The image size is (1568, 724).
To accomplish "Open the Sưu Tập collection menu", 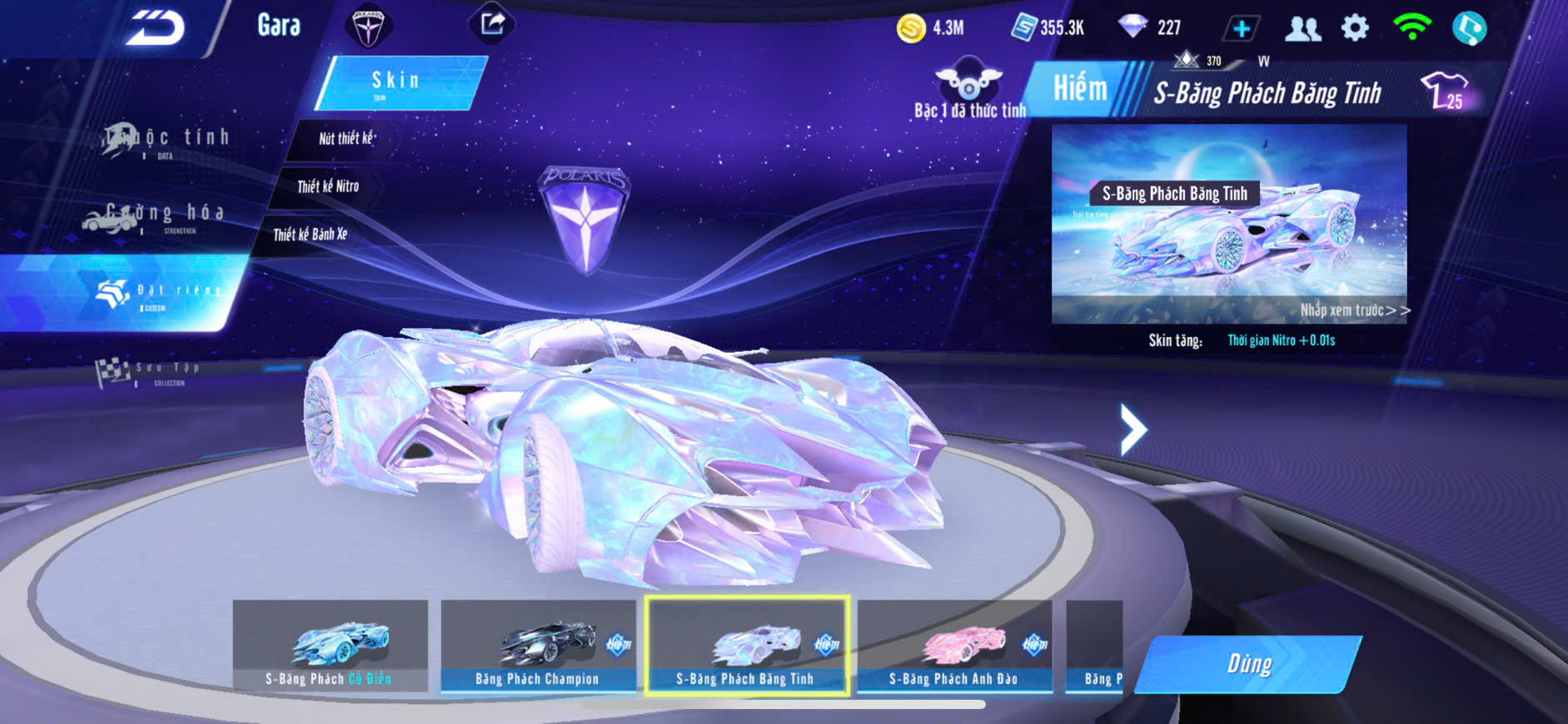I will [150, 372].
